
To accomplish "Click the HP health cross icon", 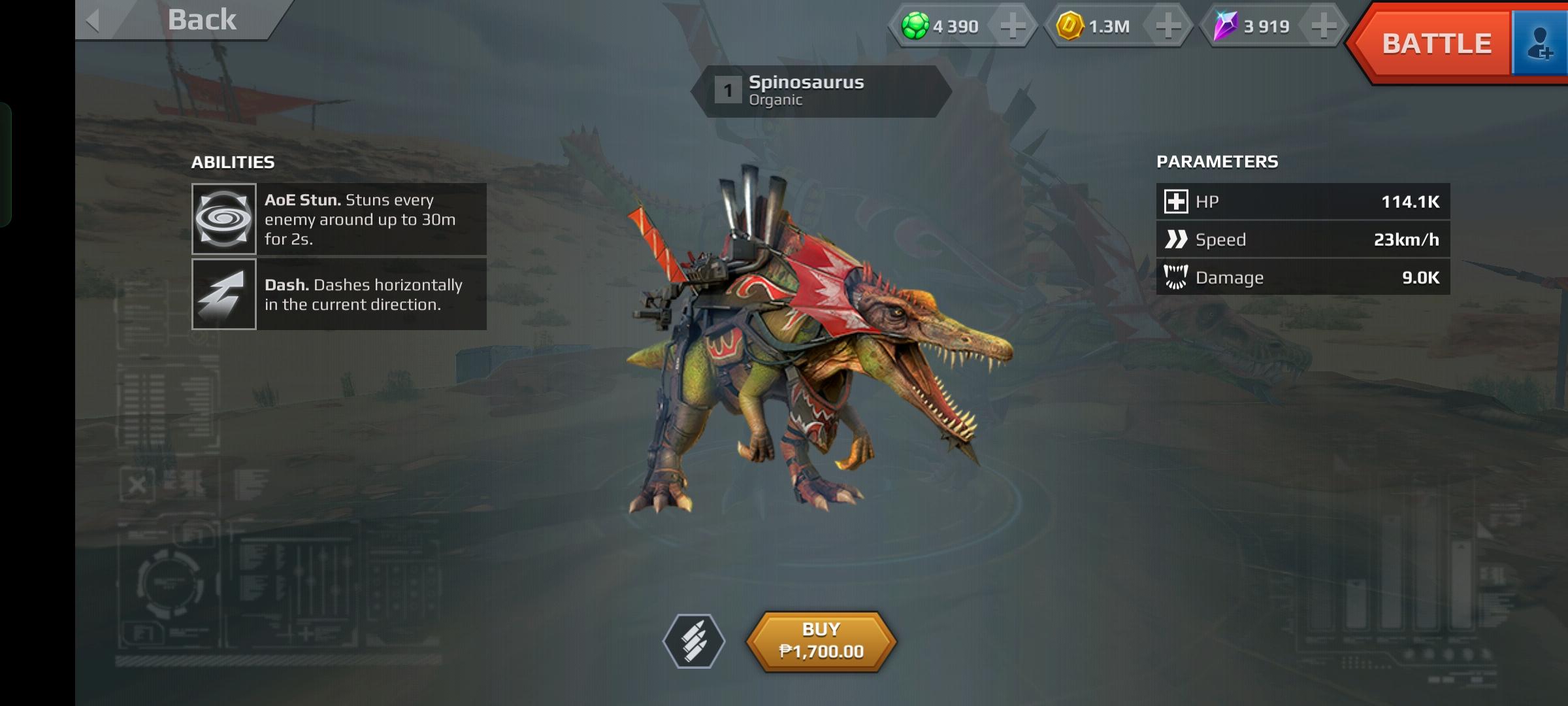I will pos(1176,201).
